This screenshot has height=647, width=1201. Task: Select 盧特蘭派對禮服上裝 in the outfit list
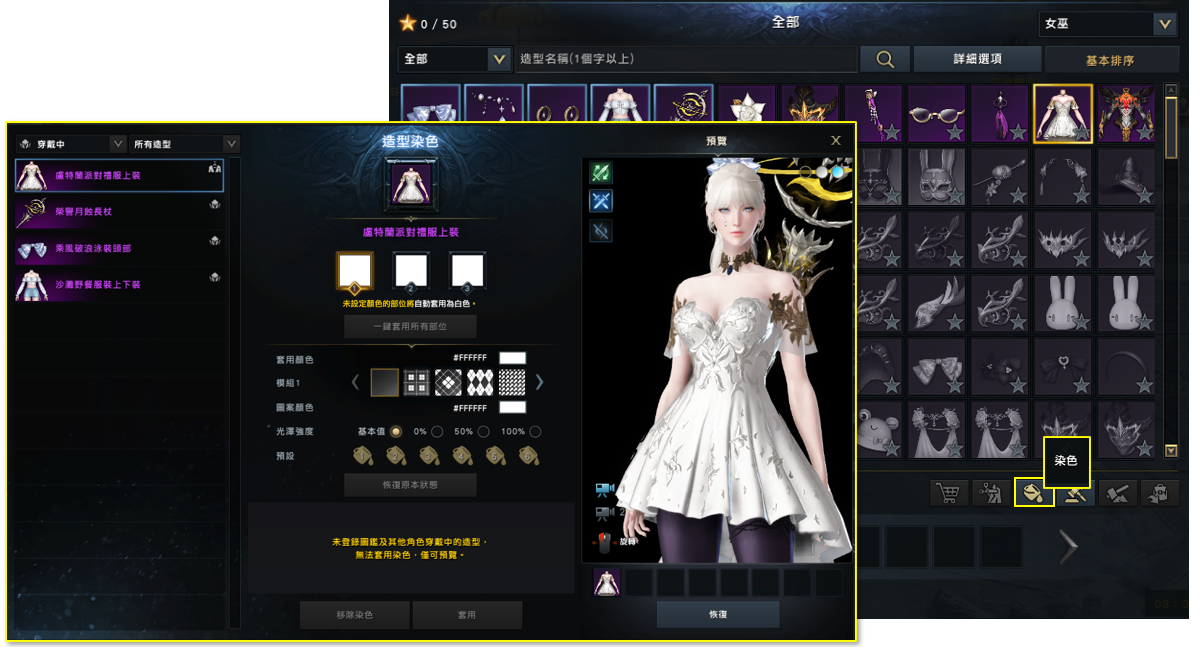119,176
